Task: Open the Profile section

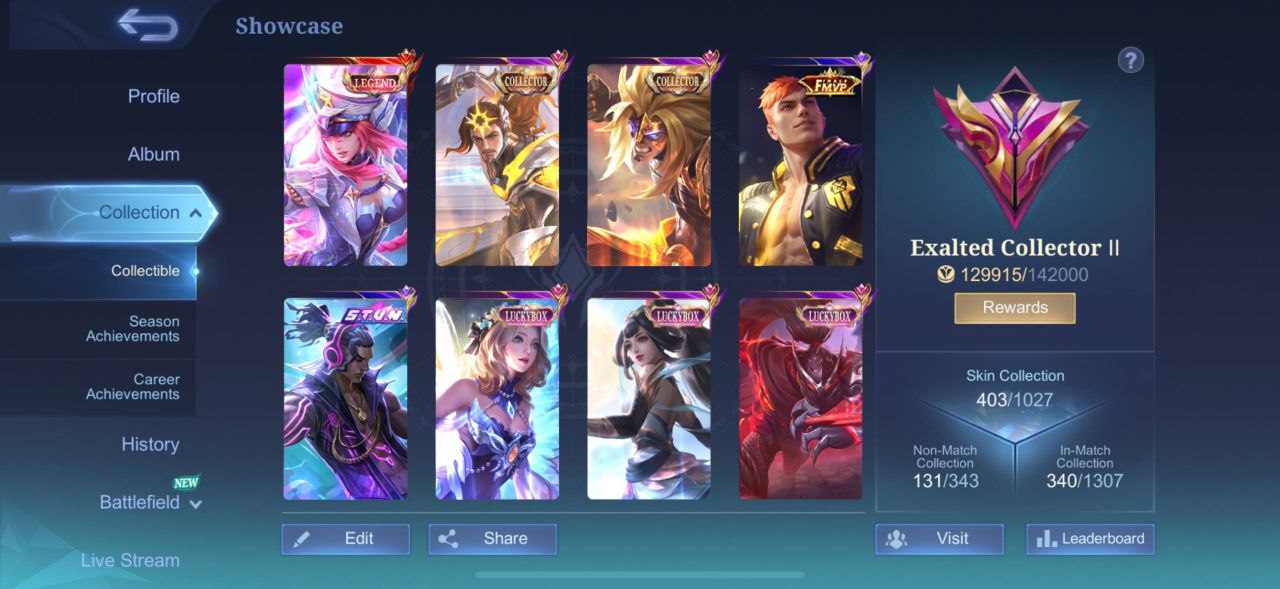Action: tap(153, 97)
